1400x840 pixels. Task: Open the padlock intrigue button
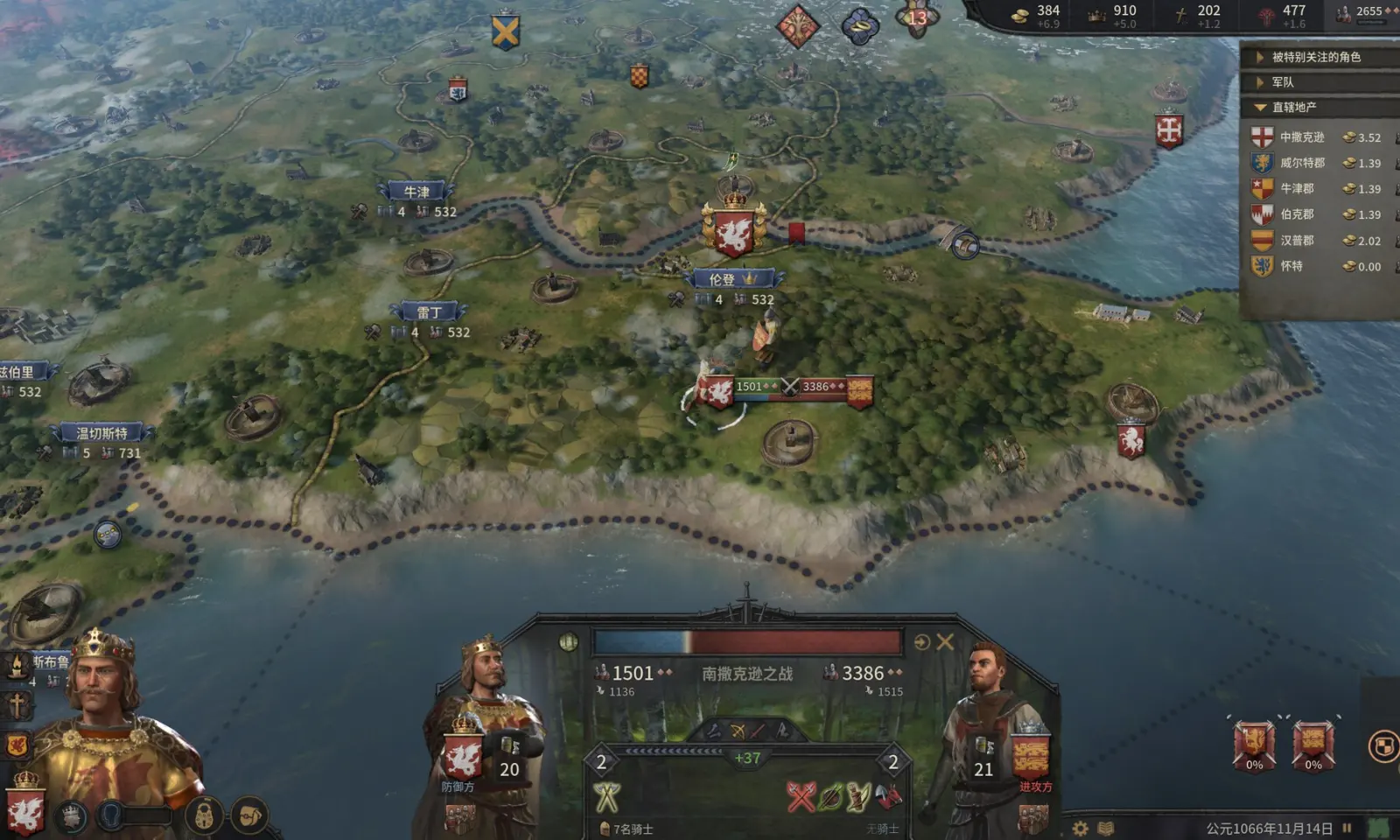pos(204,817)
